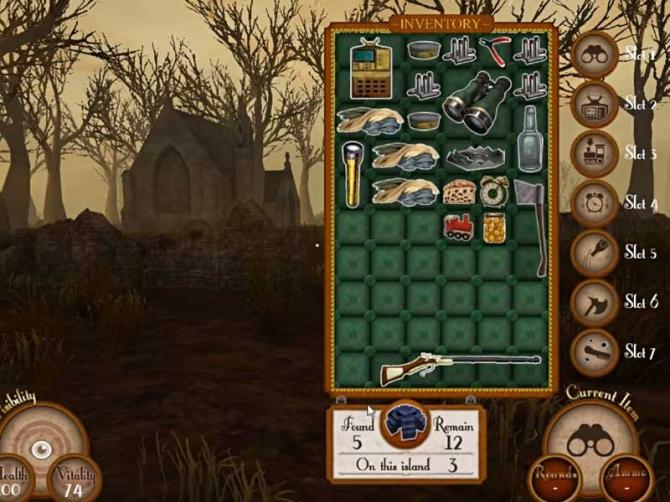Select the wedge of cheese

(458, 190)
